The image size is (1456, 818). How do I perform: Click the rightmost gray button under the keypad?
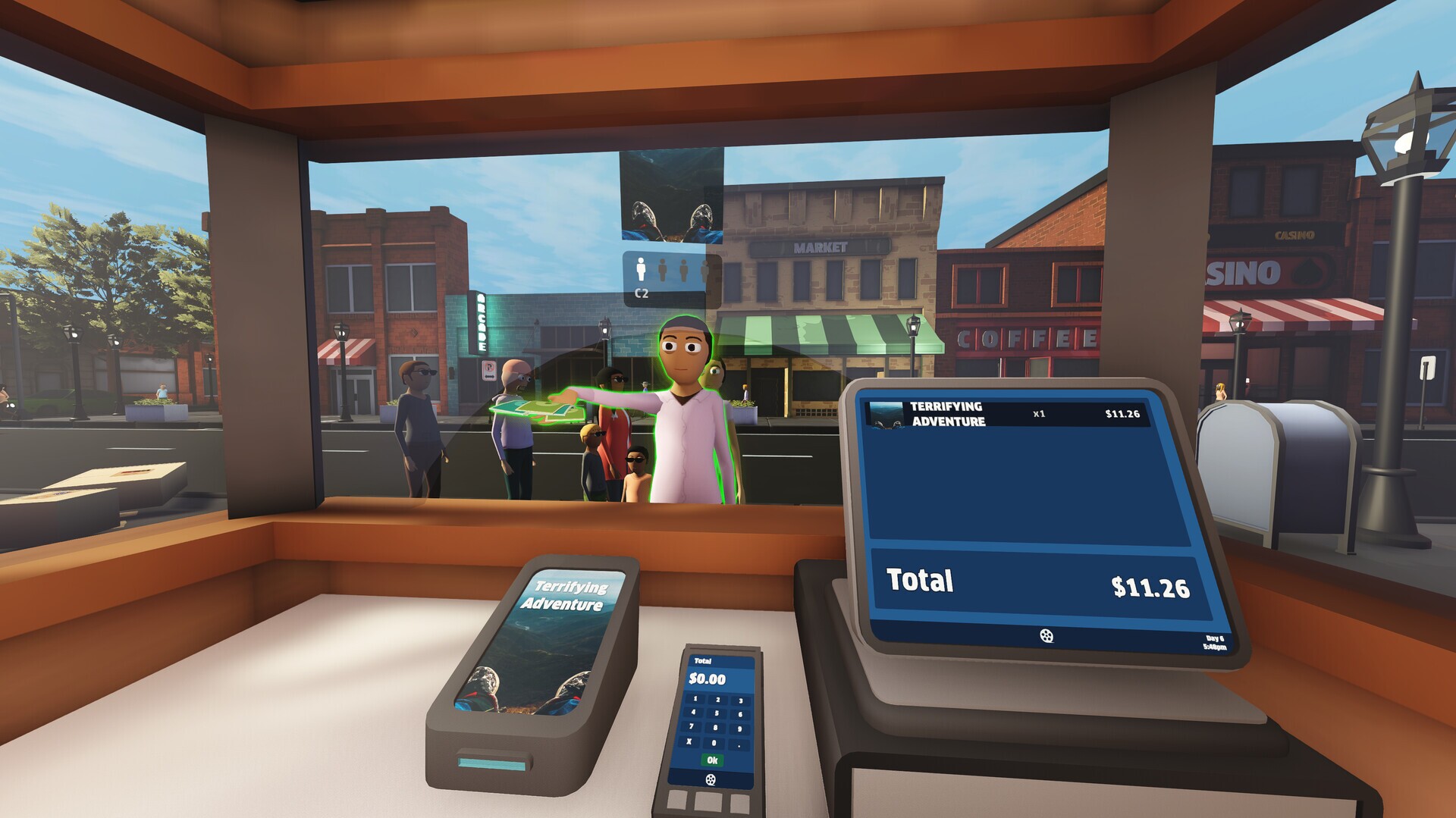(740, 804)
